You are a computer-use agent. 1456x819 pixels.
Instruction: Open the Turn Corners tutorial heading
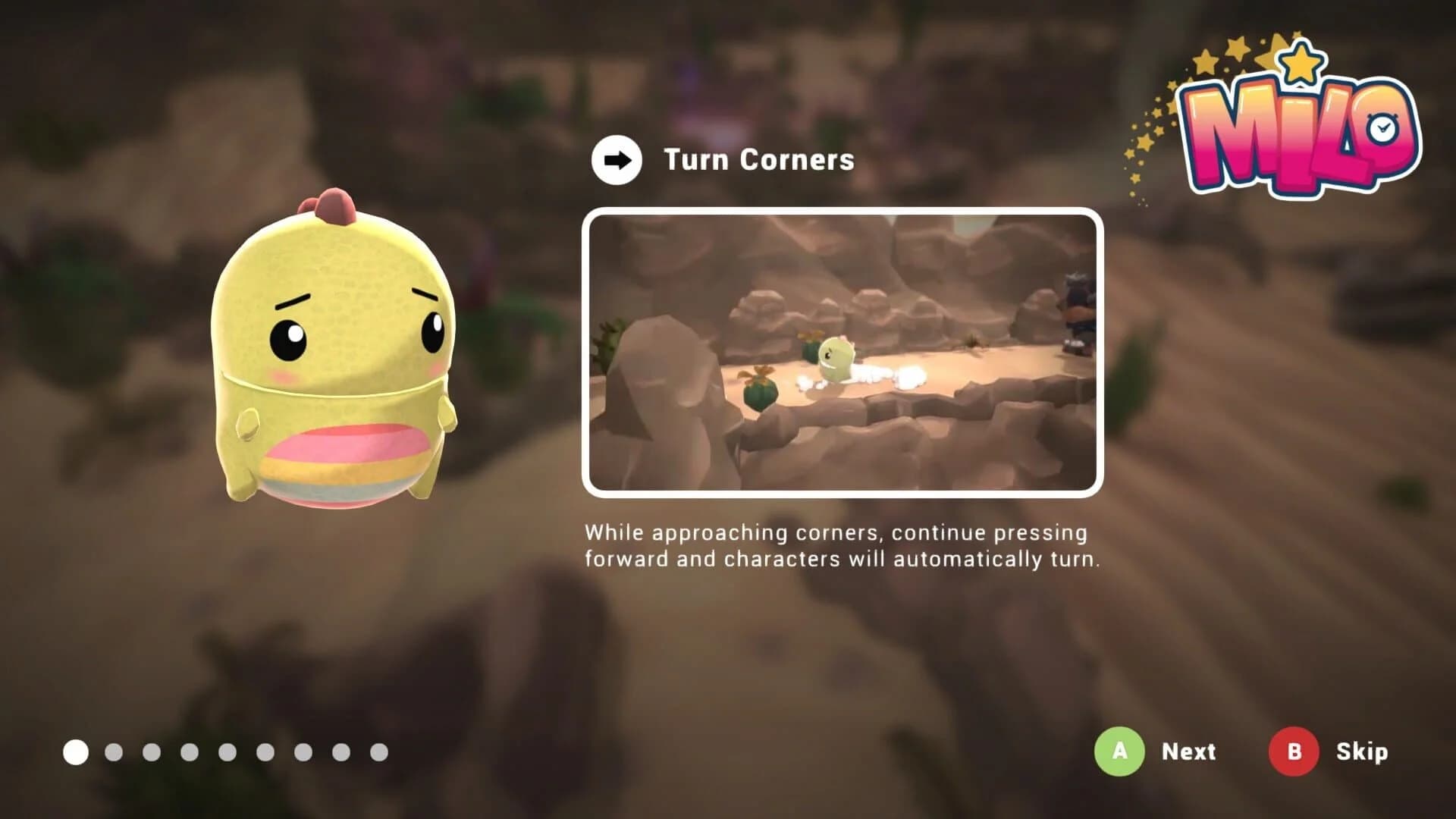pyautogui.click(x=758, y=160)
